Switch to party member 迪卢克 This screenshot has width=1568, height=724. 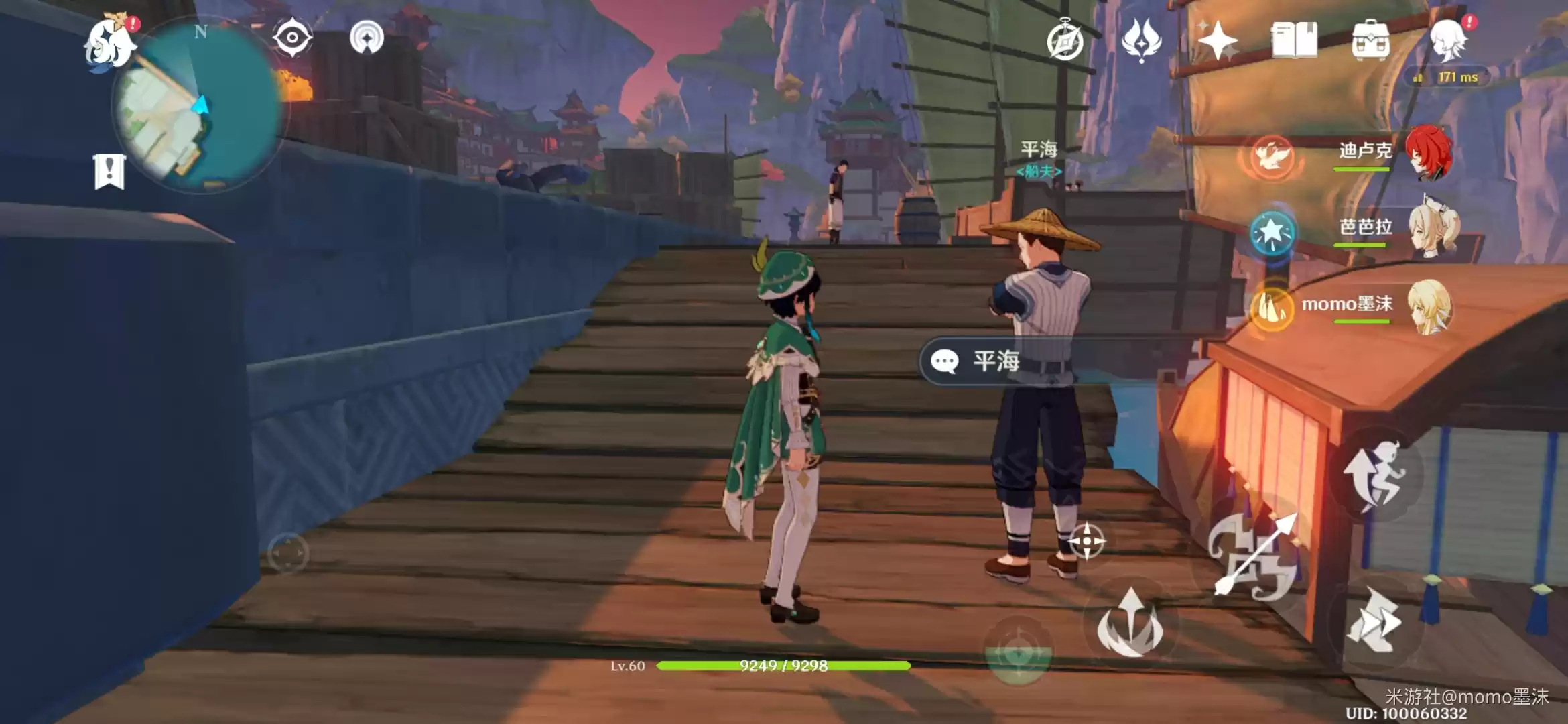(1427, 153)
